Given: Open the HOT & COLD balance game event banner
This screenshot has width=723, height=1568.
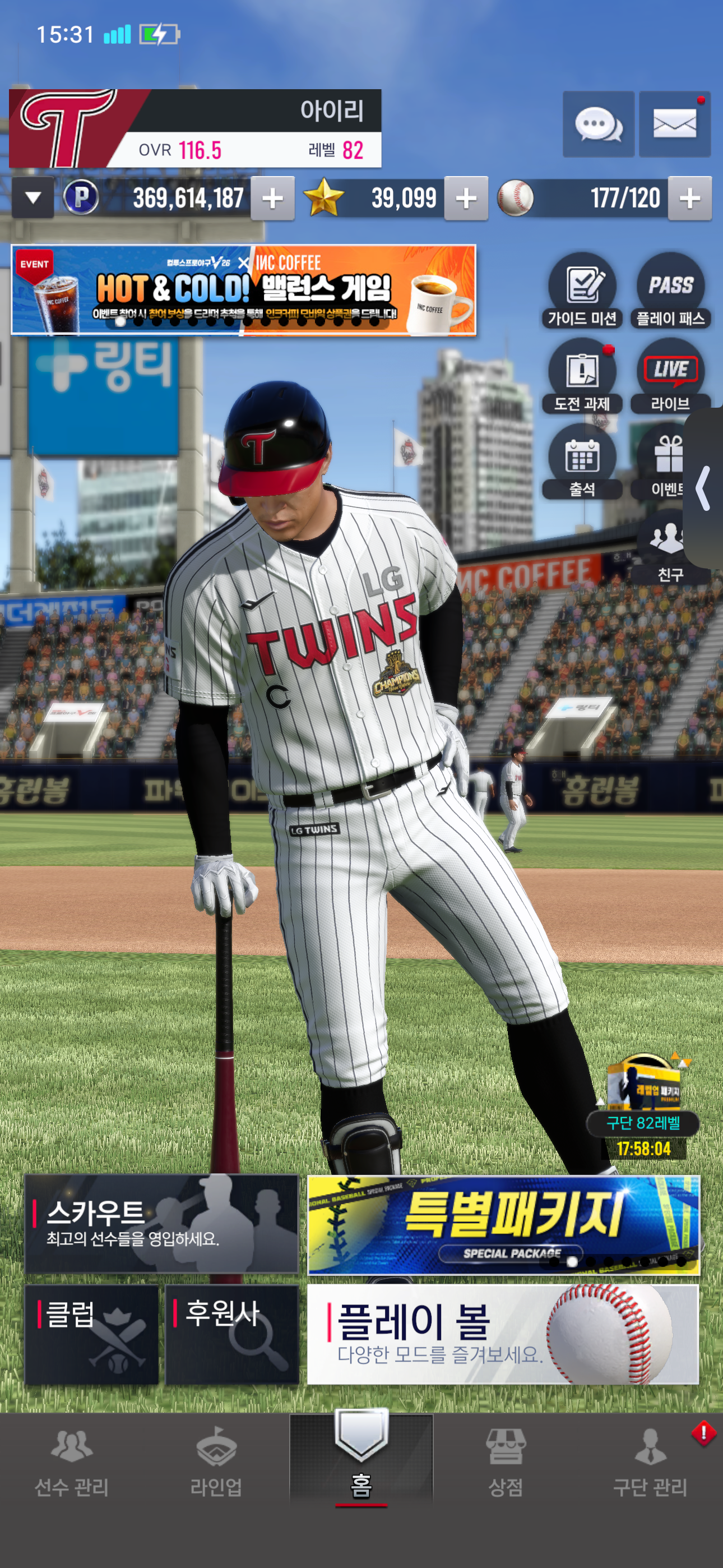Looking at the screenshot, I should pos(243,290).
